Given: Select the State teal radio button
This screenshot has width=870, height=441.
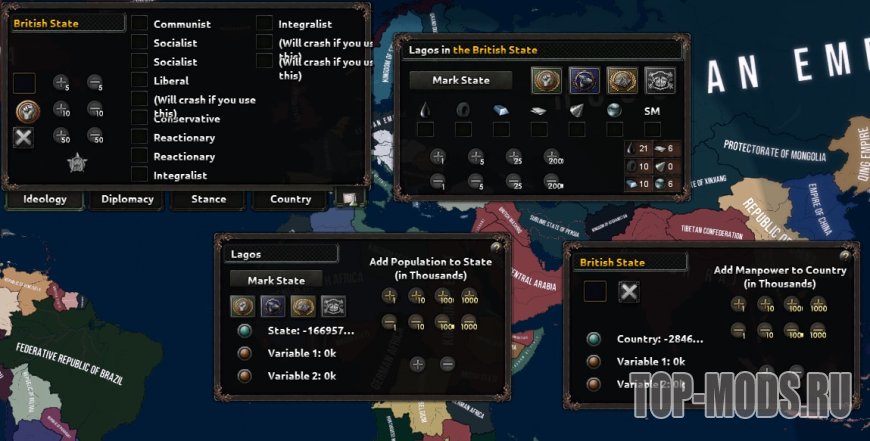Looking at the screenshot, I should 244,331.
